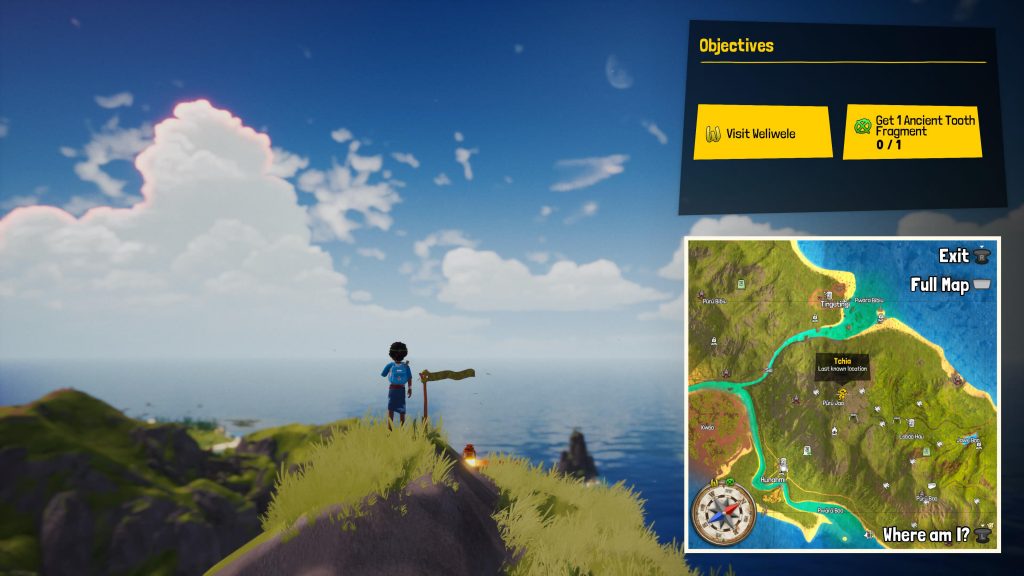Select the Visit Weliwele objective
This screenshot has width=1024, height=576.
point(763,132)
